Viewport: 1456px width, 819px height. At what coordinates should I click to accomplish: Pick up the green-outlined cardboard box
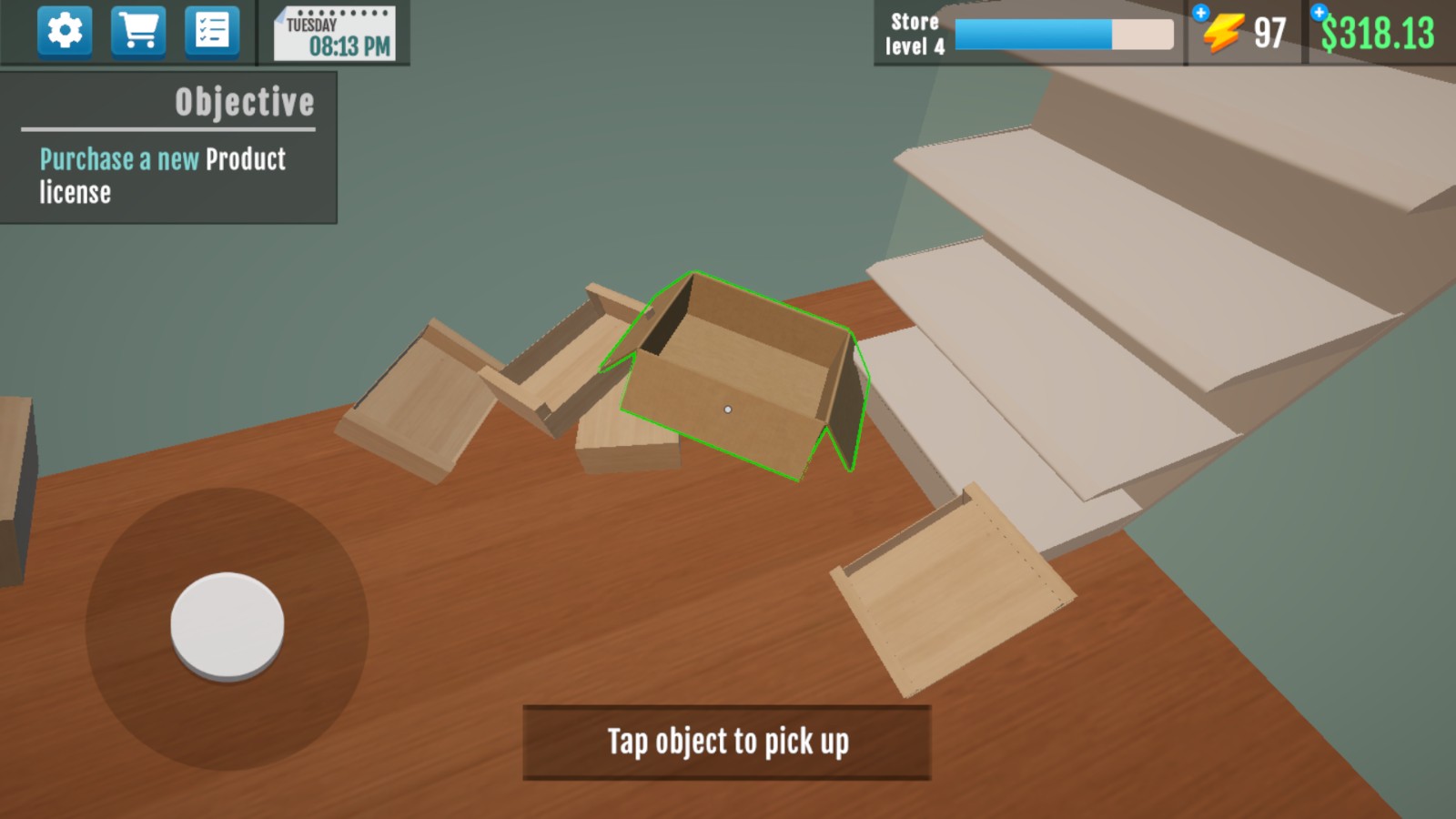[737, 382]
